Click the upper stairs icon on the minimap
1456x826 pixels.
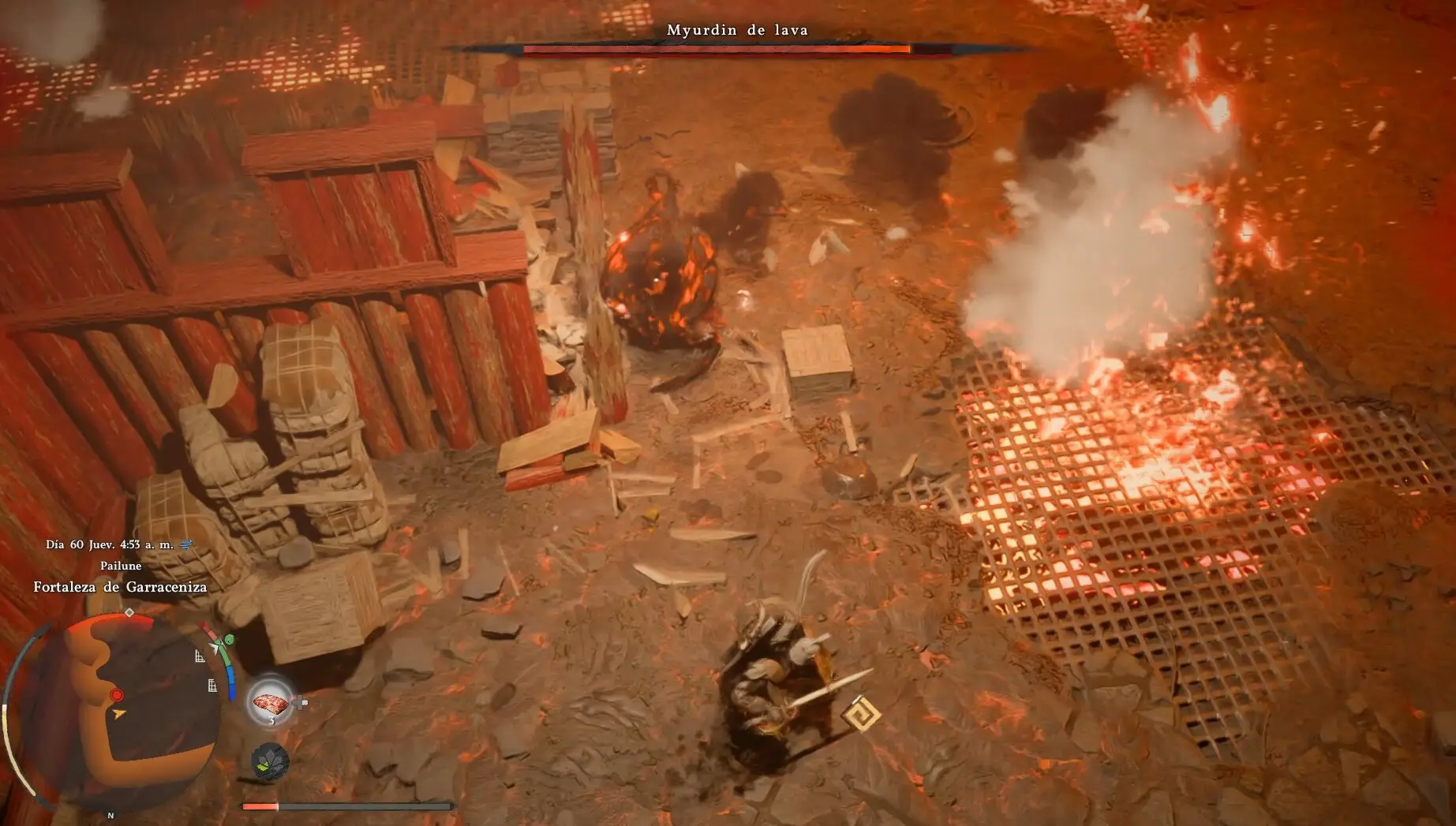tap(200, 656)
